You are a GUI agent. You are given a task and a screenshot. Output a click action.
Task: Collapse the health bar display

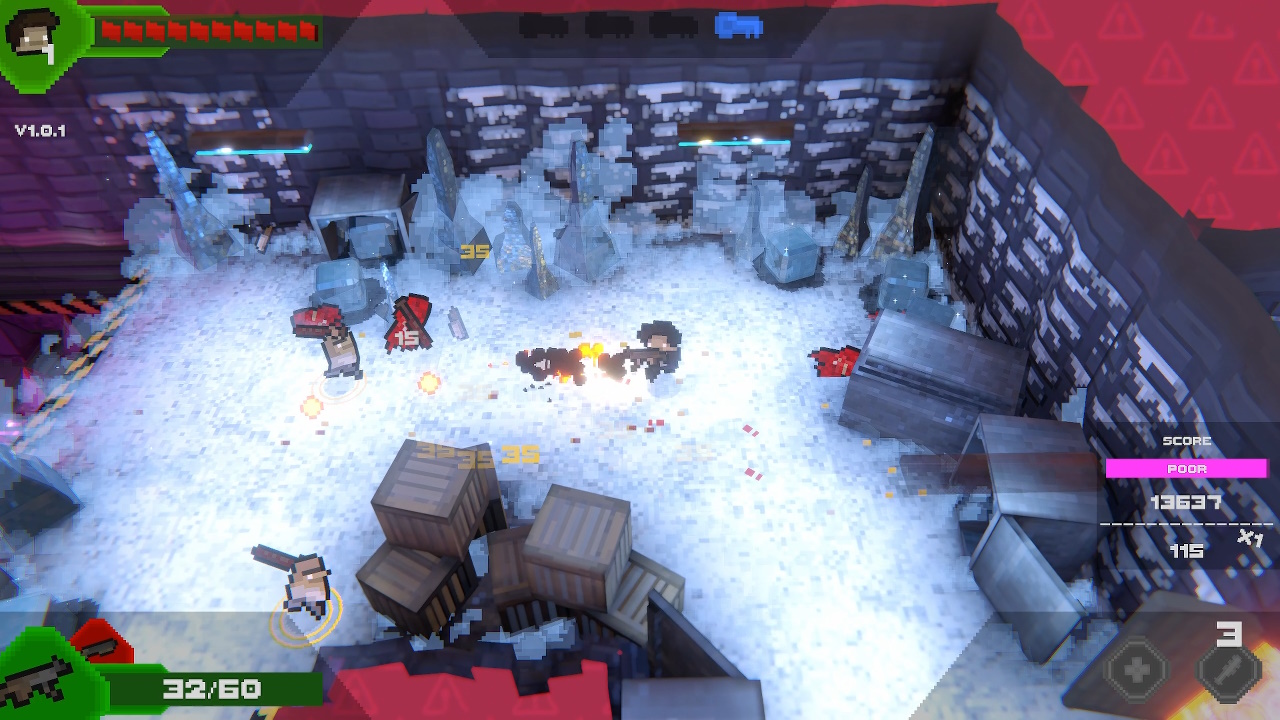click(x=205, y=28)
